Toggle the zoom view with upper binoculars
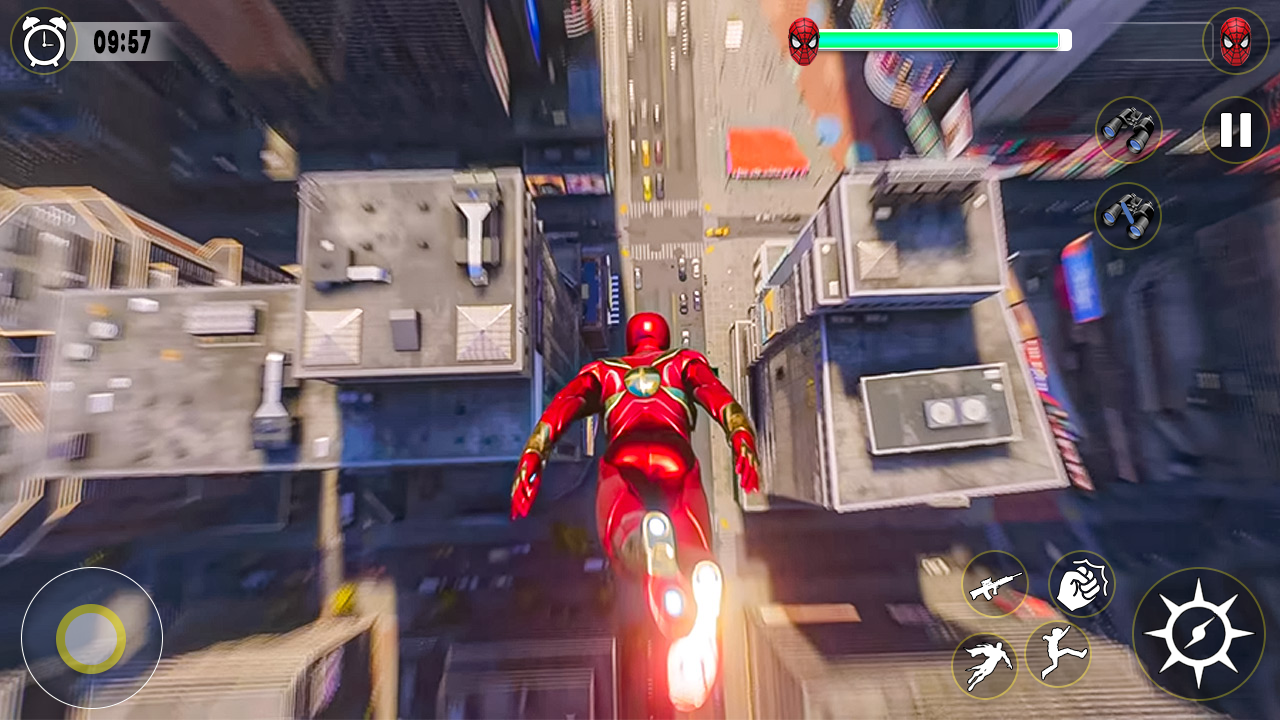The width and height of the screenshot is (1280, 720). tap(1131, 129)
